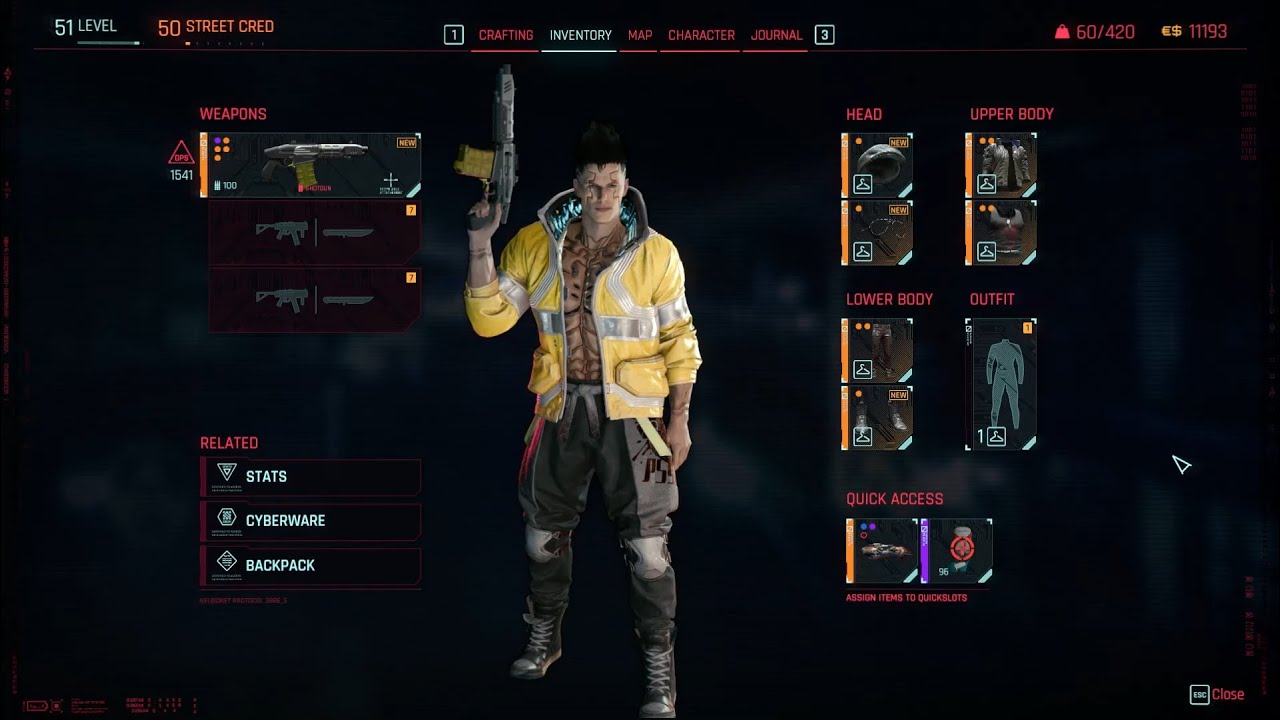Open the Journal tab
The height and width of the screenshot is (720, 1280).
click(x=776, y=35)
